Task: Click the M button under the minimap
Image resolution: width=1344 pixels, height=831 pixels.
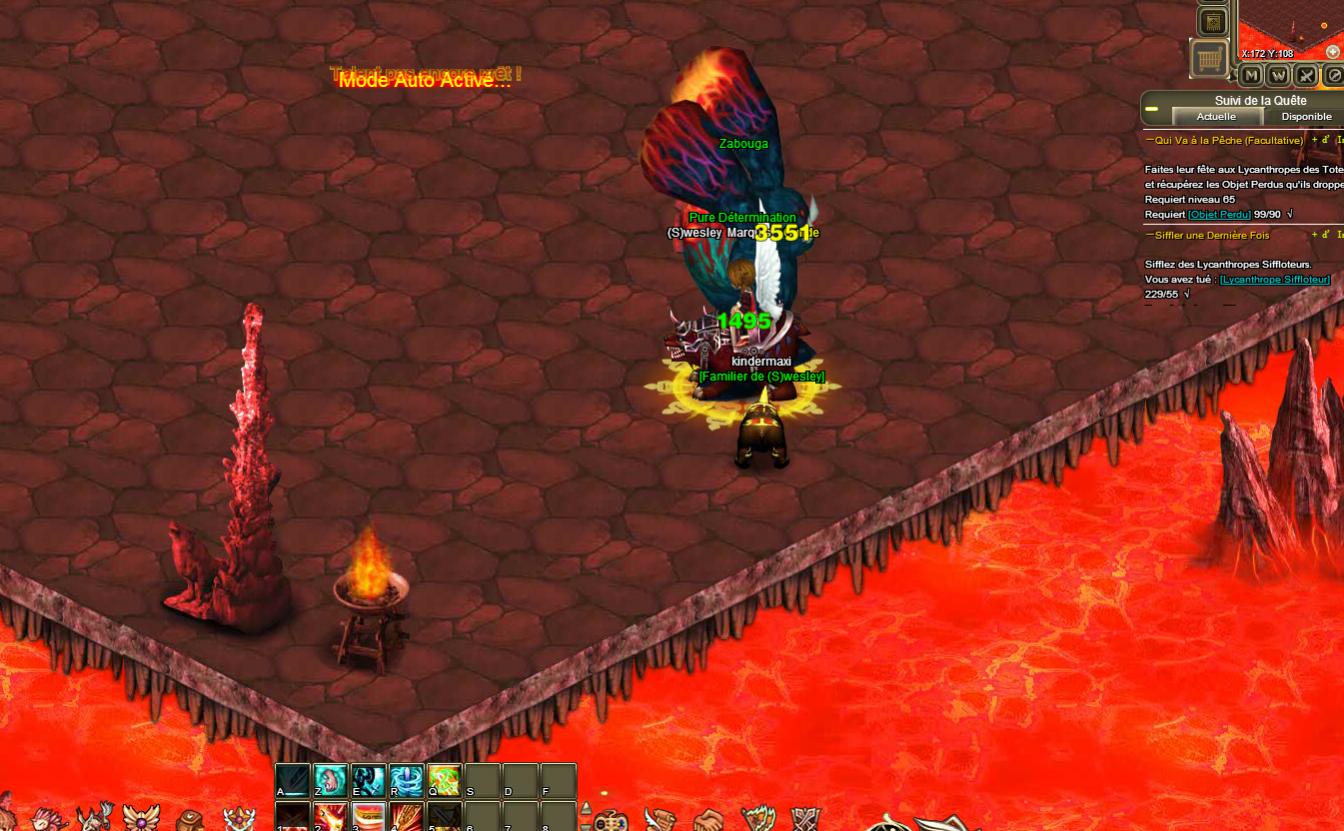Action: pos(1251,75)
